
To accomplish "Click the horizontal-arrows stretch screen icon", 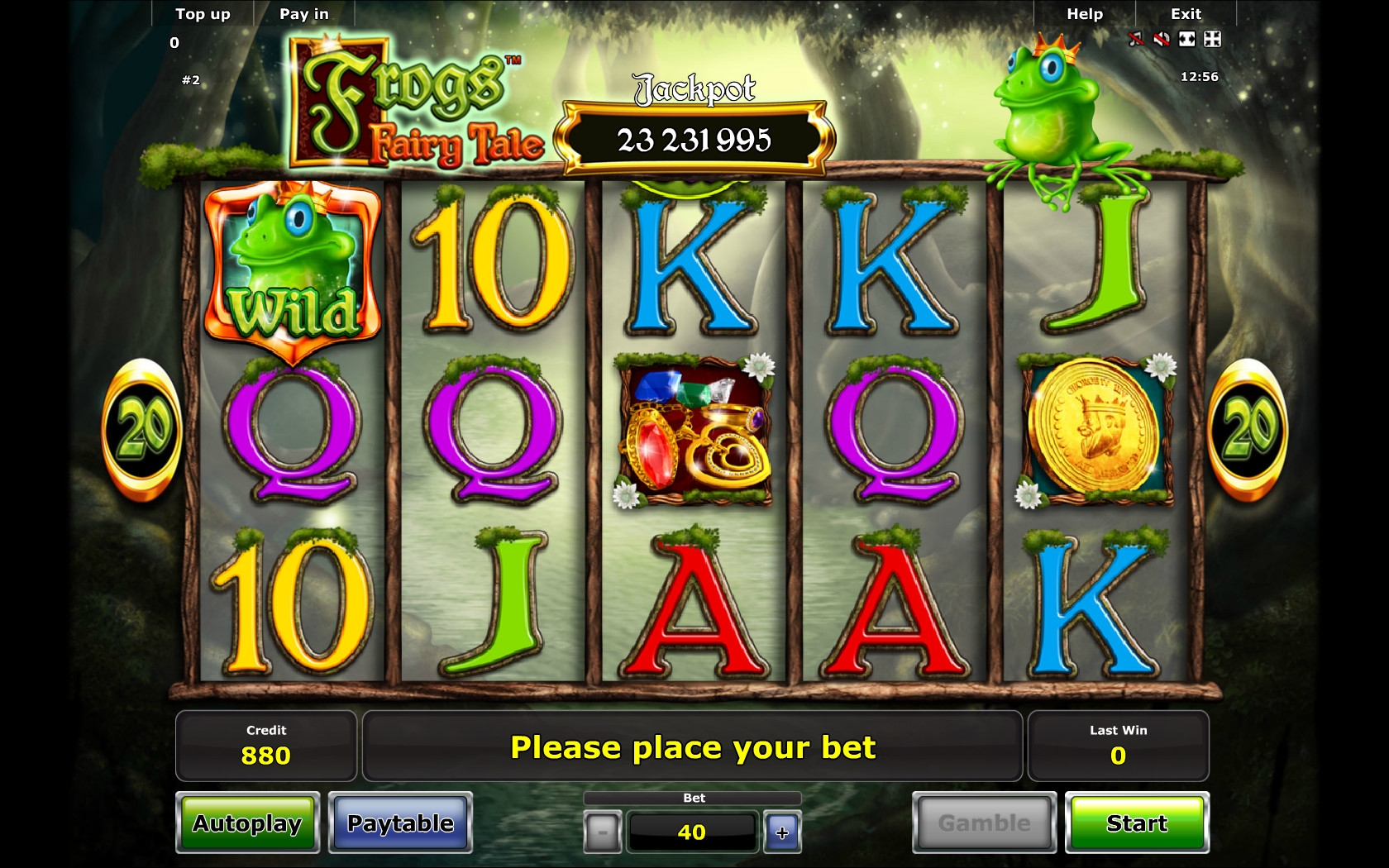I will [1187, 39].
